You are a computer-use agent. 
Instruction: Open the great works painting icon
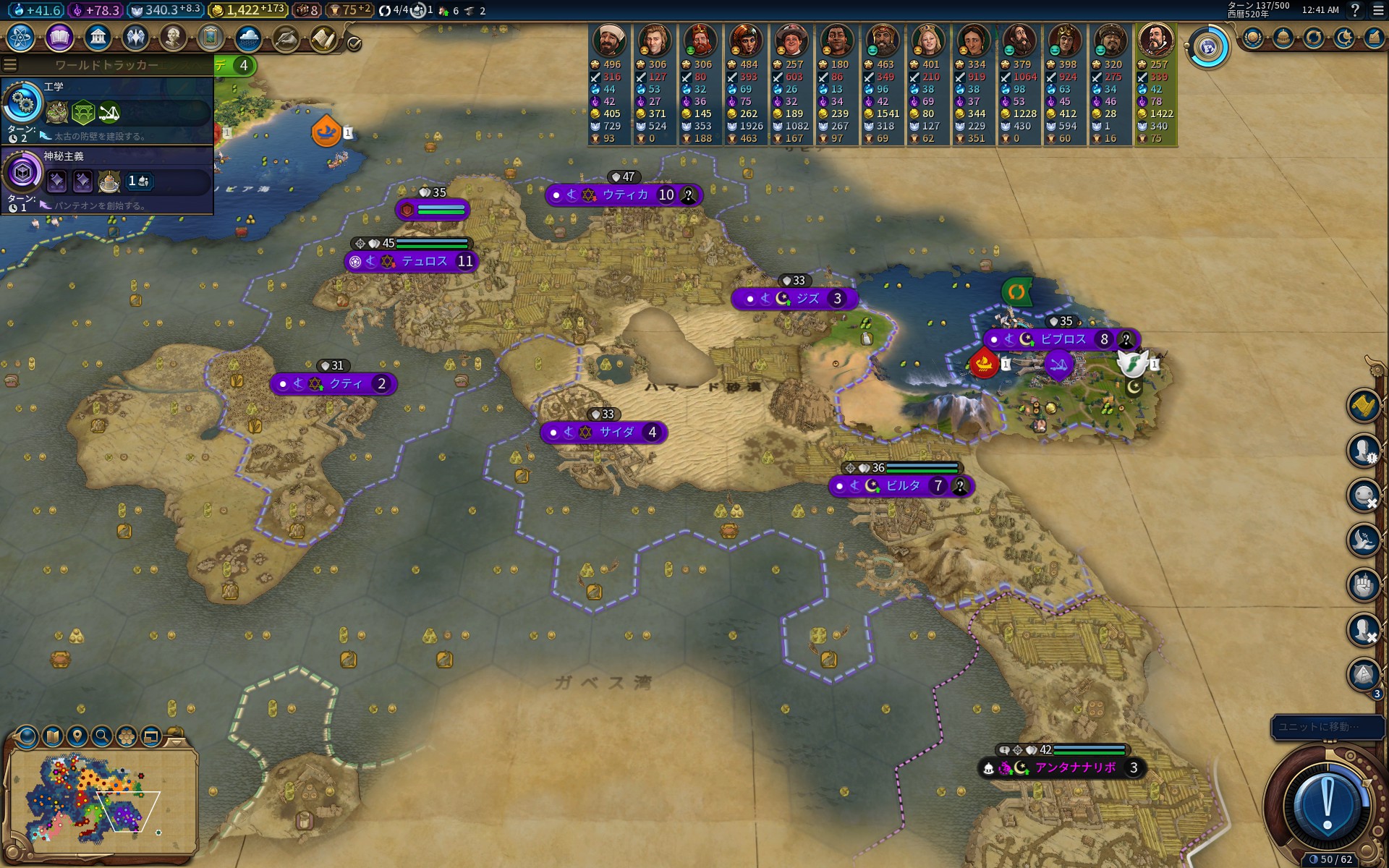(x=211, y=37)
